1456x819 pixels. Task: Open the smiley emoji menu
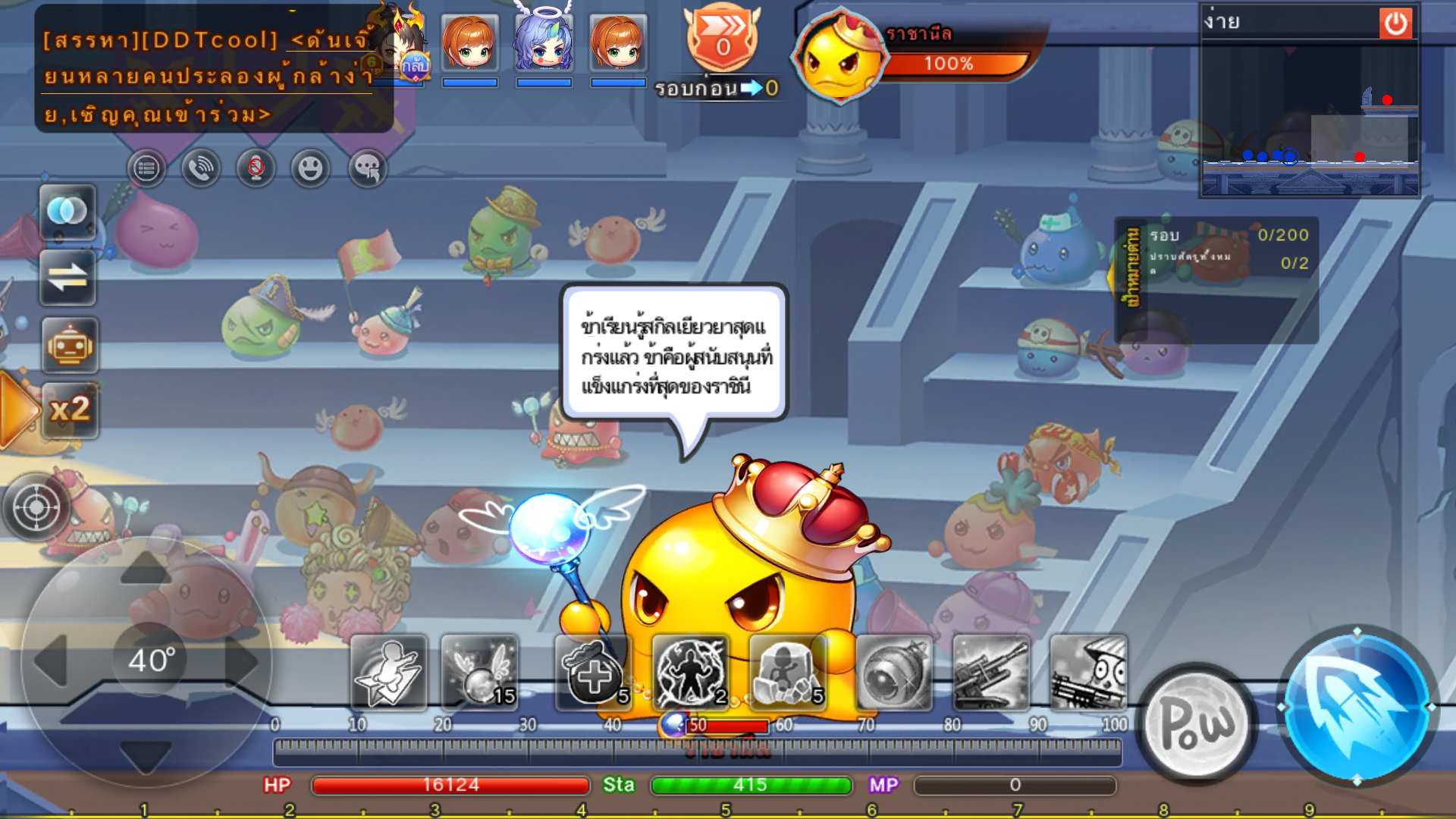point(310,168)
